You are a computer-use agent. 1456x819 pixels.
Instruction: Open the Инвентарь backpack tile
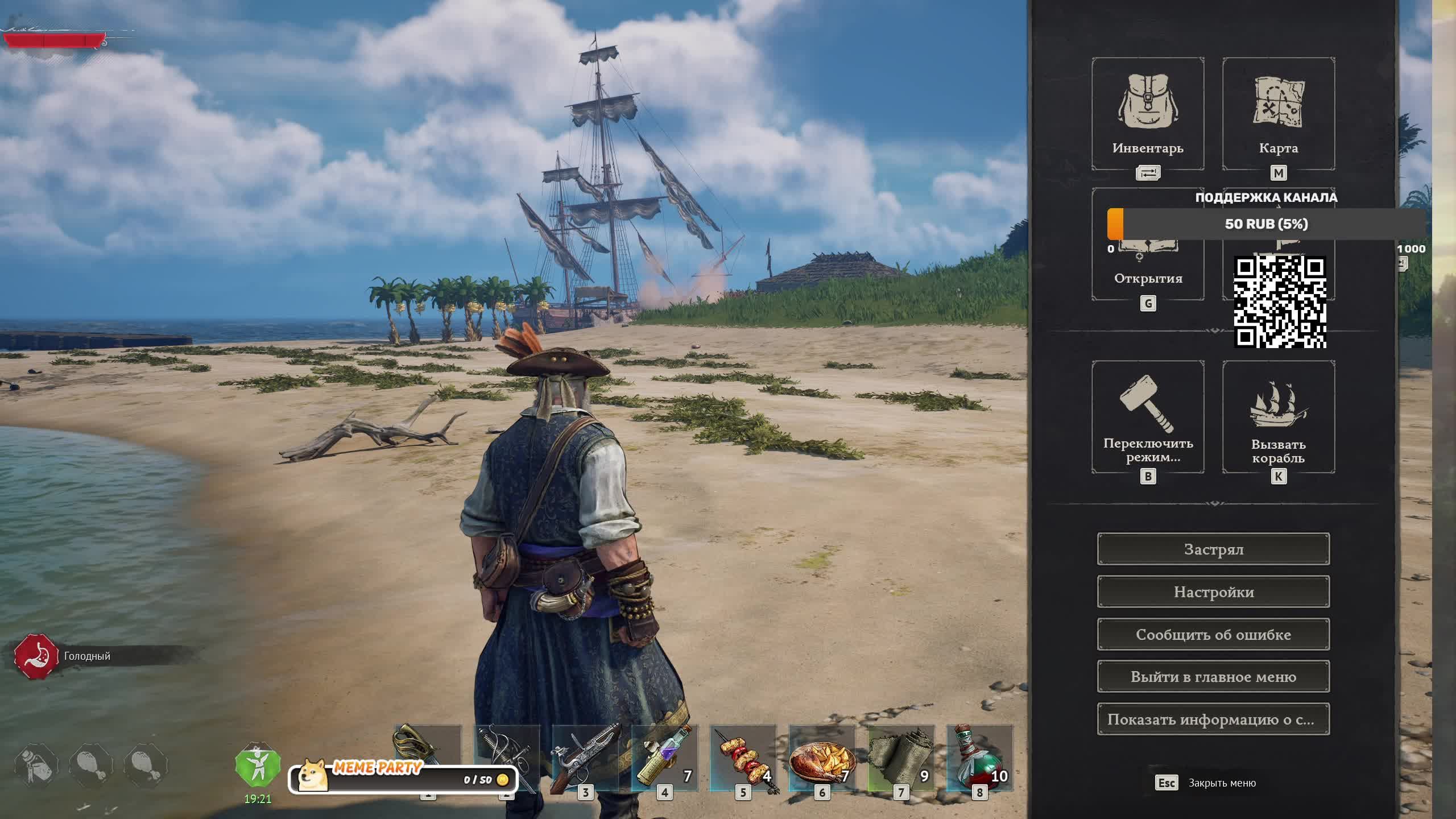[x=1148, y=114]
